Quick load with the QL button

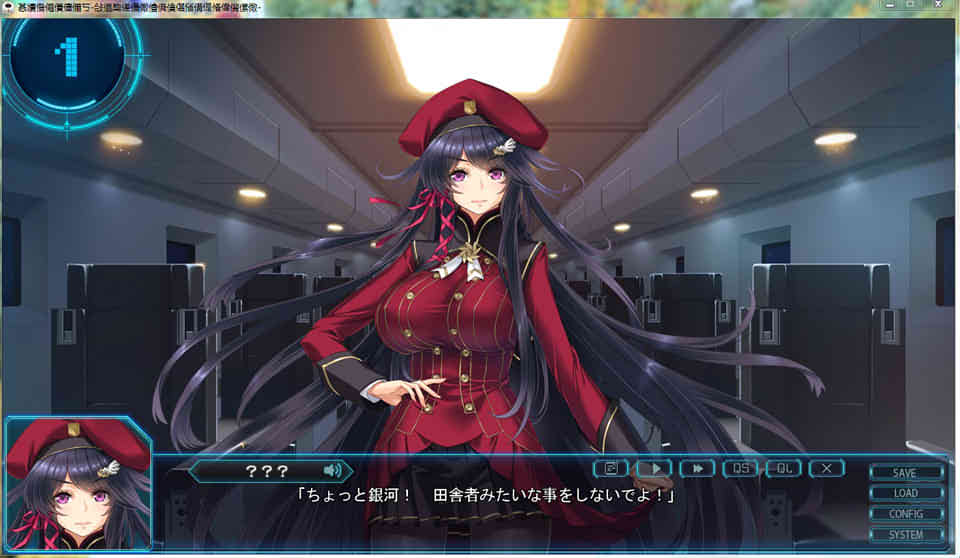[x=783, y=468]
